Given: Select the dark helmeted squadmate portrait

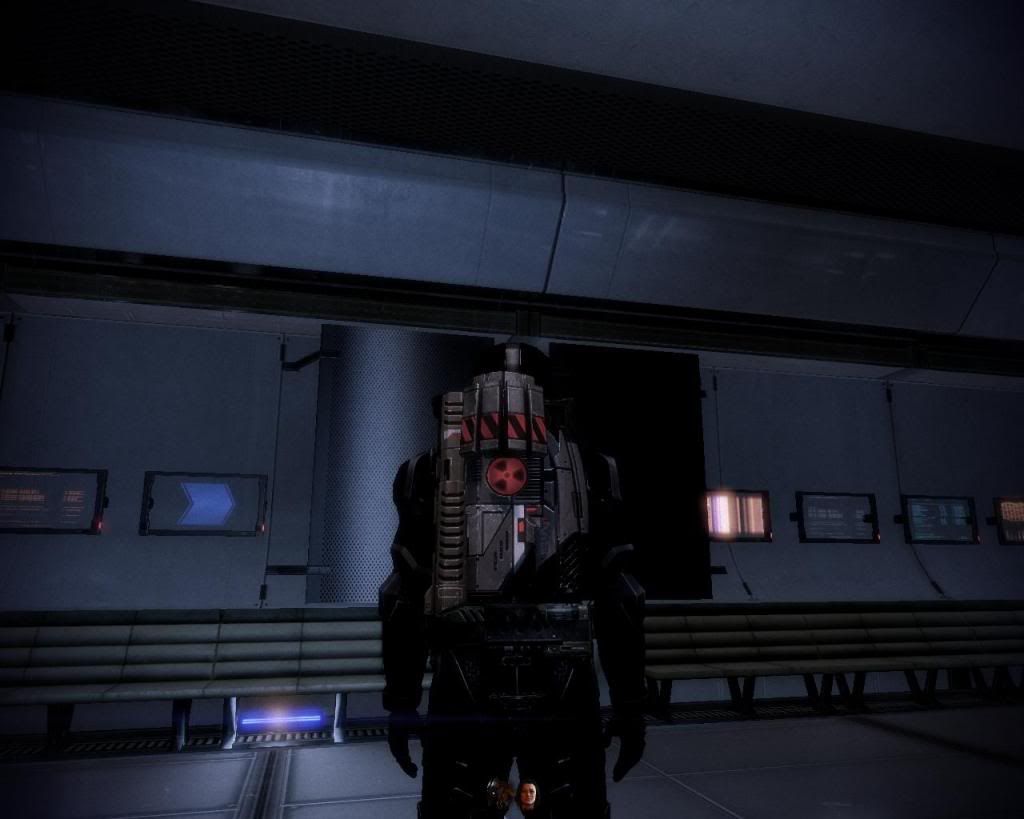Looking at the screenshot, I should click(x=499, y=795).
